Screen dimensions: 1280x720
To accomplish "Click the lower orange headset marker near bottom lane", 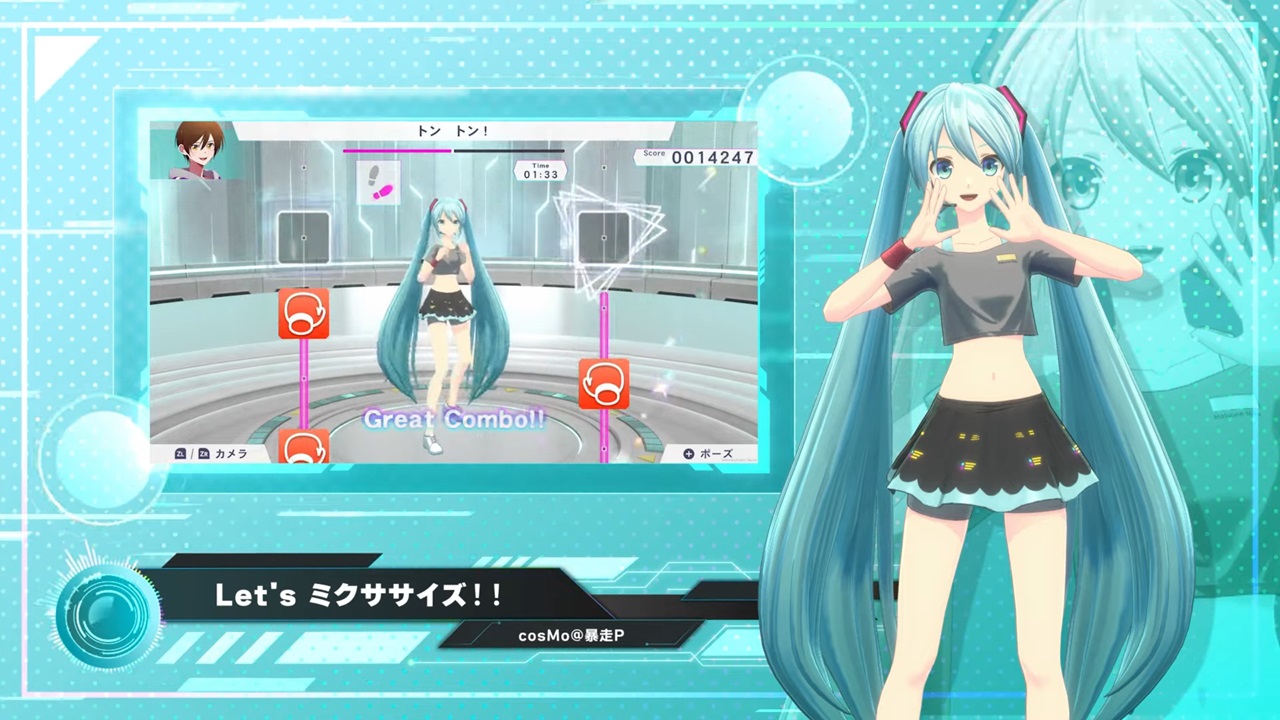I will (x=303, y=449).
